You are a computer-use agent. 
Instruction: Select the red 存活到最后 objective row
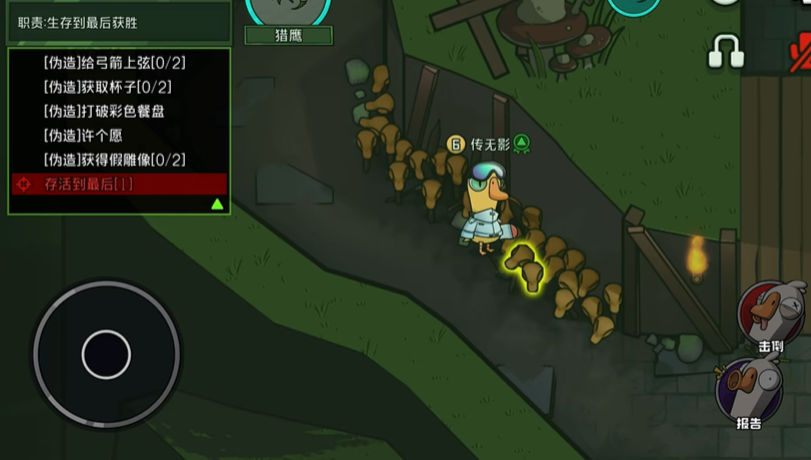119,184
